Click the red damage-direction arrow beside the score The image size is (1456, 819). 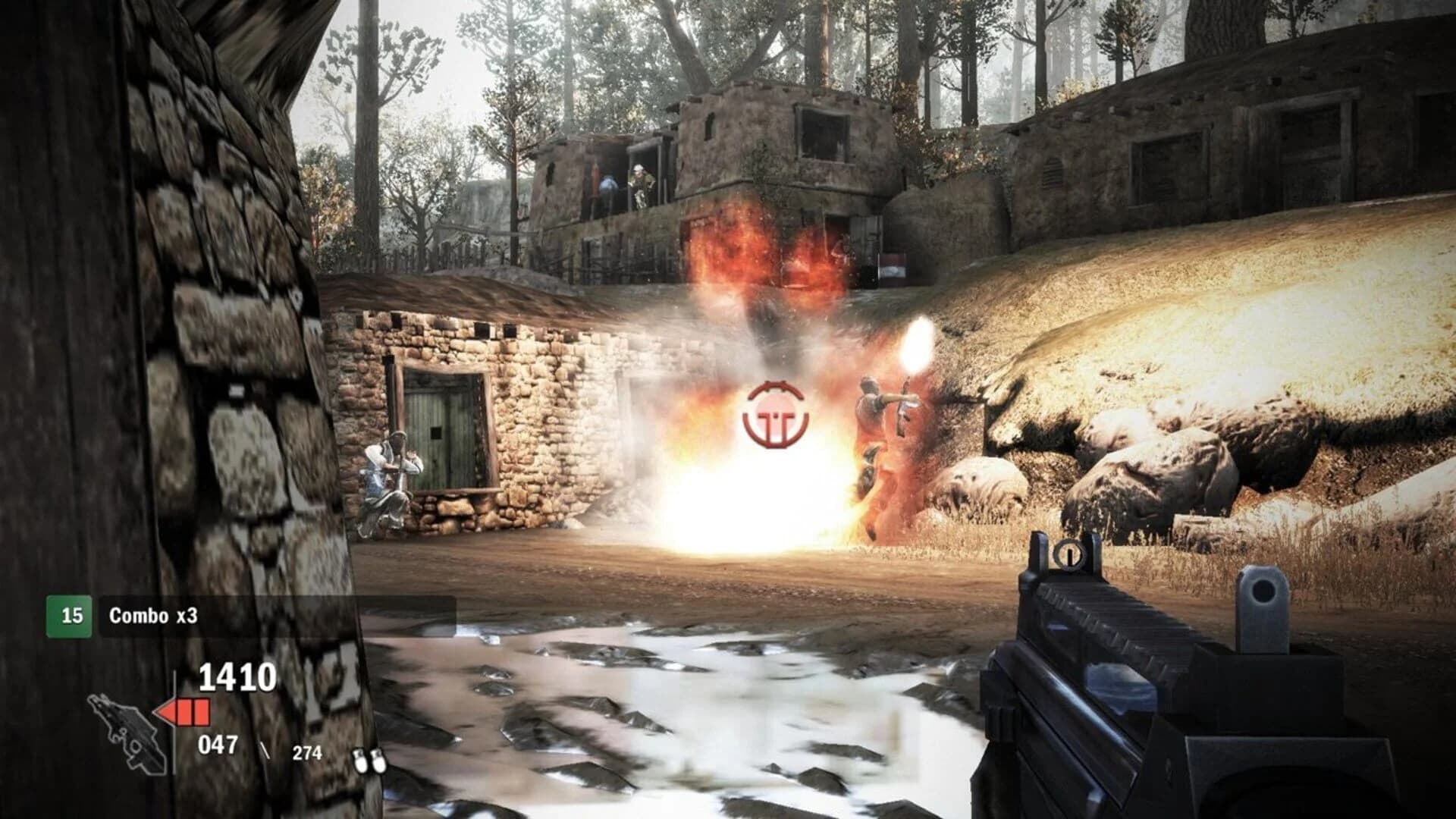point(165,711)
